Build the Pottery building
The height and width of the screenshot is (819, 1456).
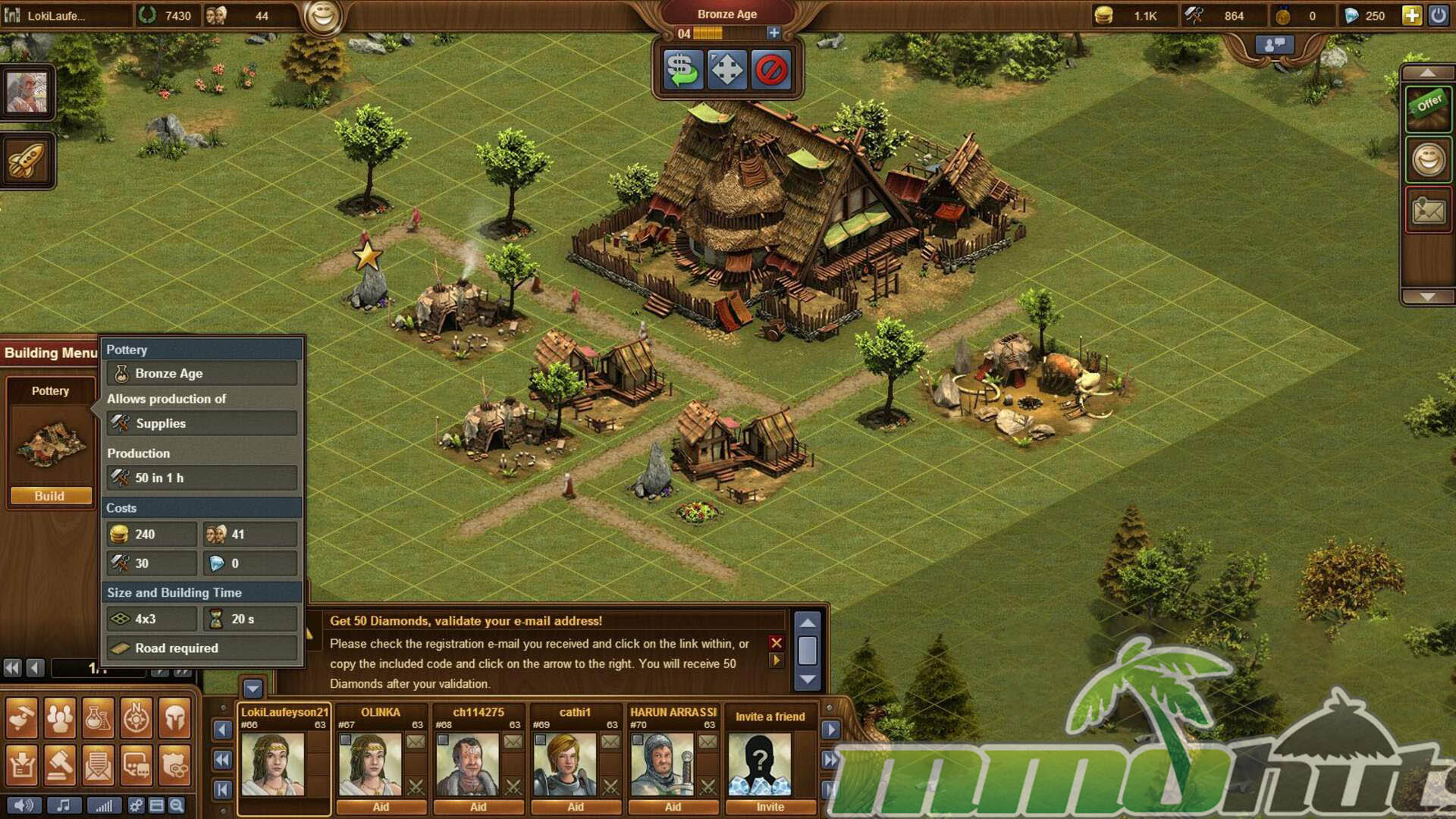(50, 496)
